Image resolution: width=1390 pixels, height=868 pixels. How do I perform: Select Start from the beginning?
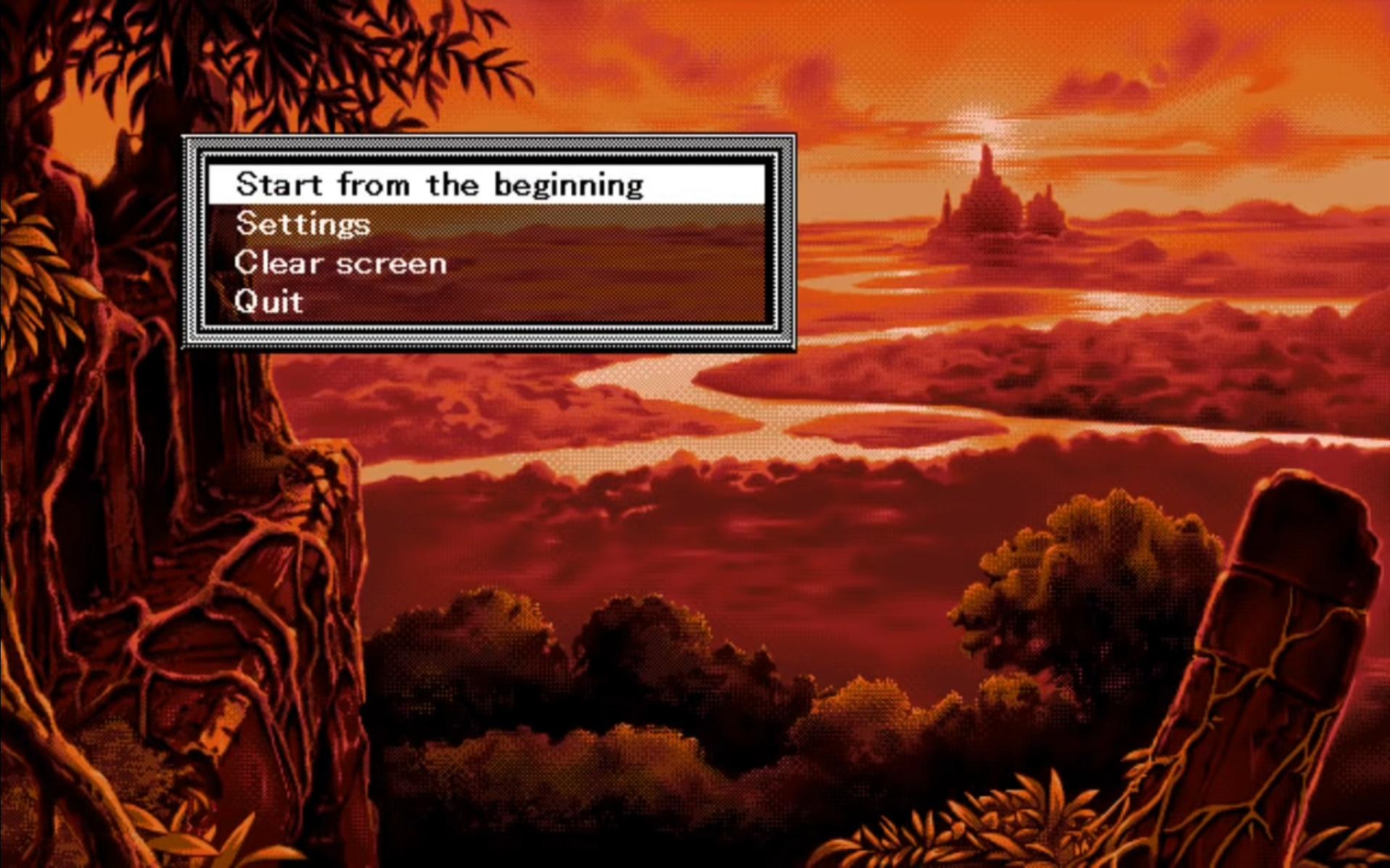click(x=440, y=185)
